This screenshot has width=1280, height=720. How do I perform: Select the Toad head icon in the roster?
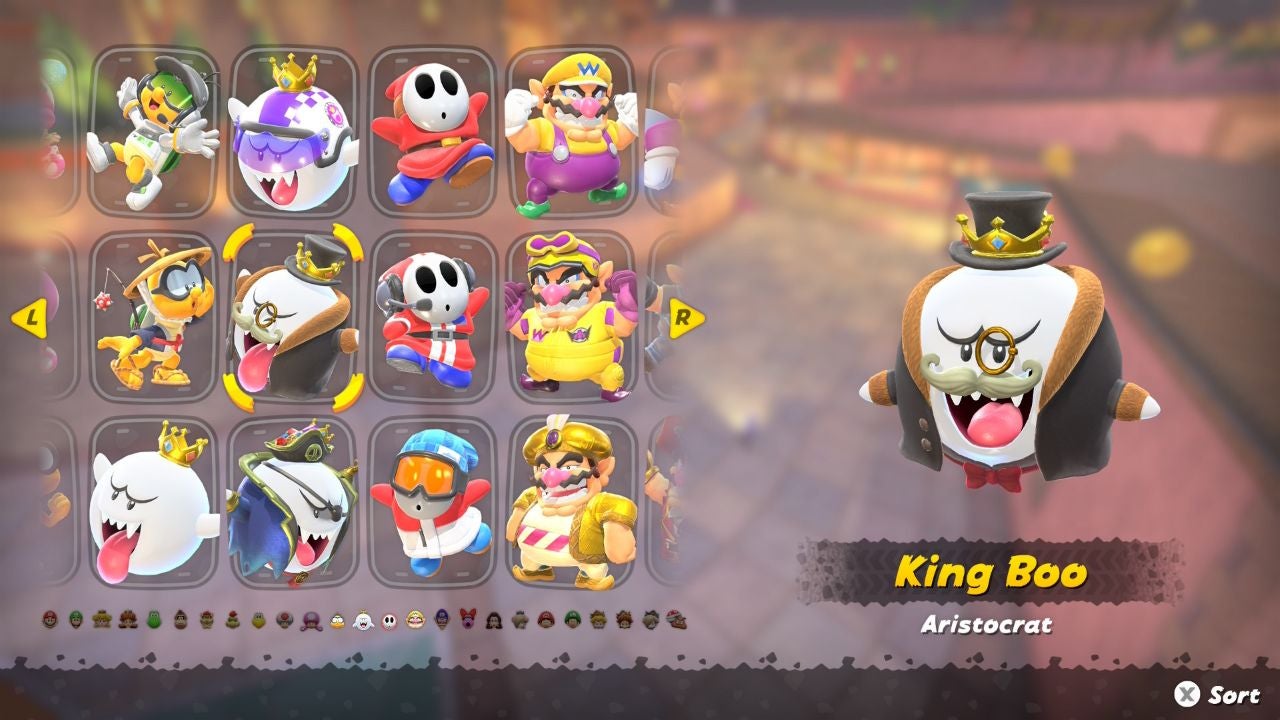(283, 618)
